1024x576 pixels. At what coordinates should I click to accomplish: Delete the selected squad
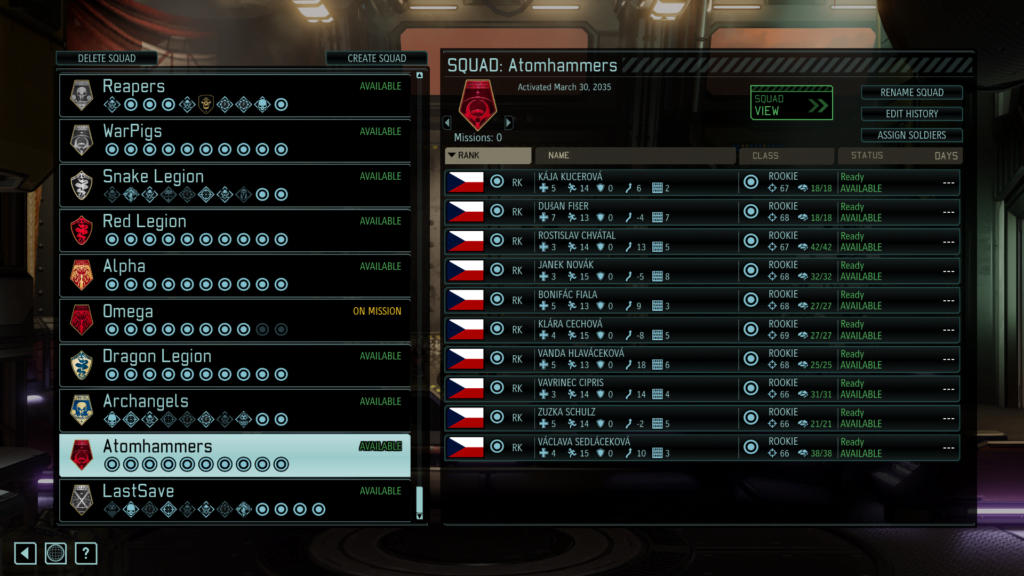(106, 58)
